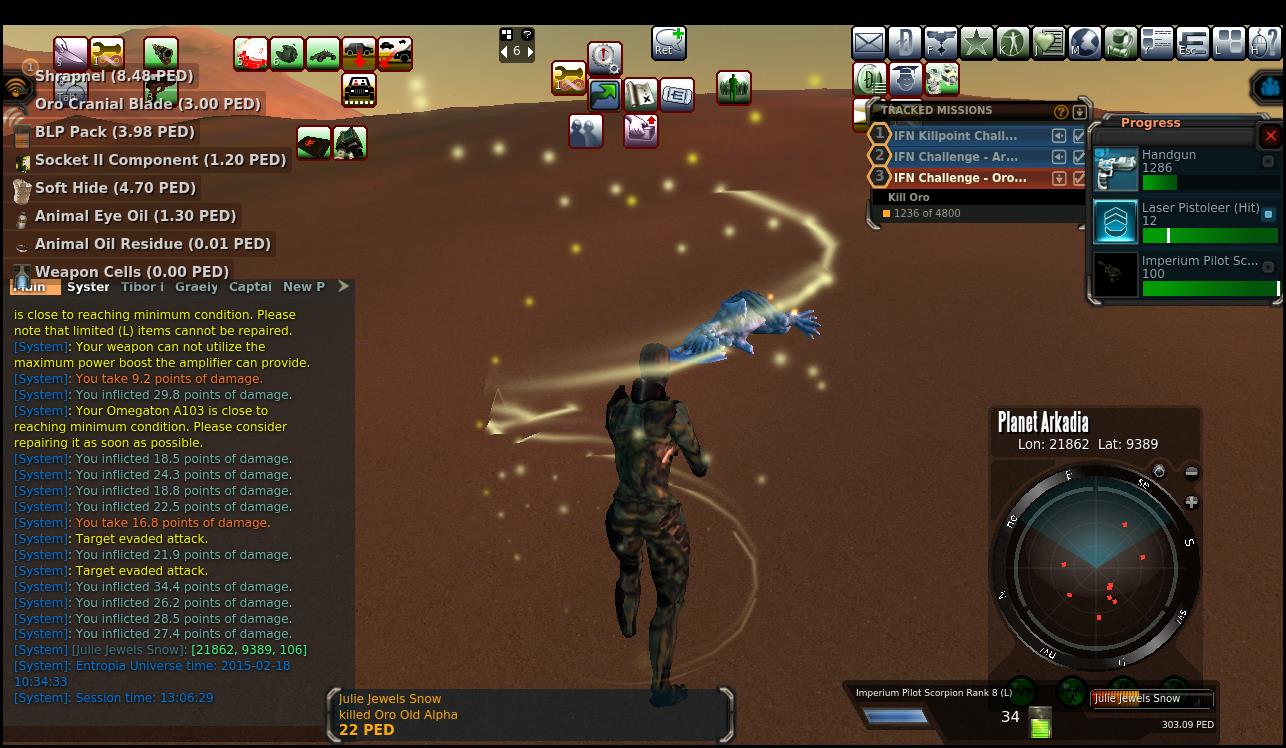The width and height of the screenshot is (1286, 748).
Task: Zoom in the radar with plus button
Action: [x=1191, y=502]
